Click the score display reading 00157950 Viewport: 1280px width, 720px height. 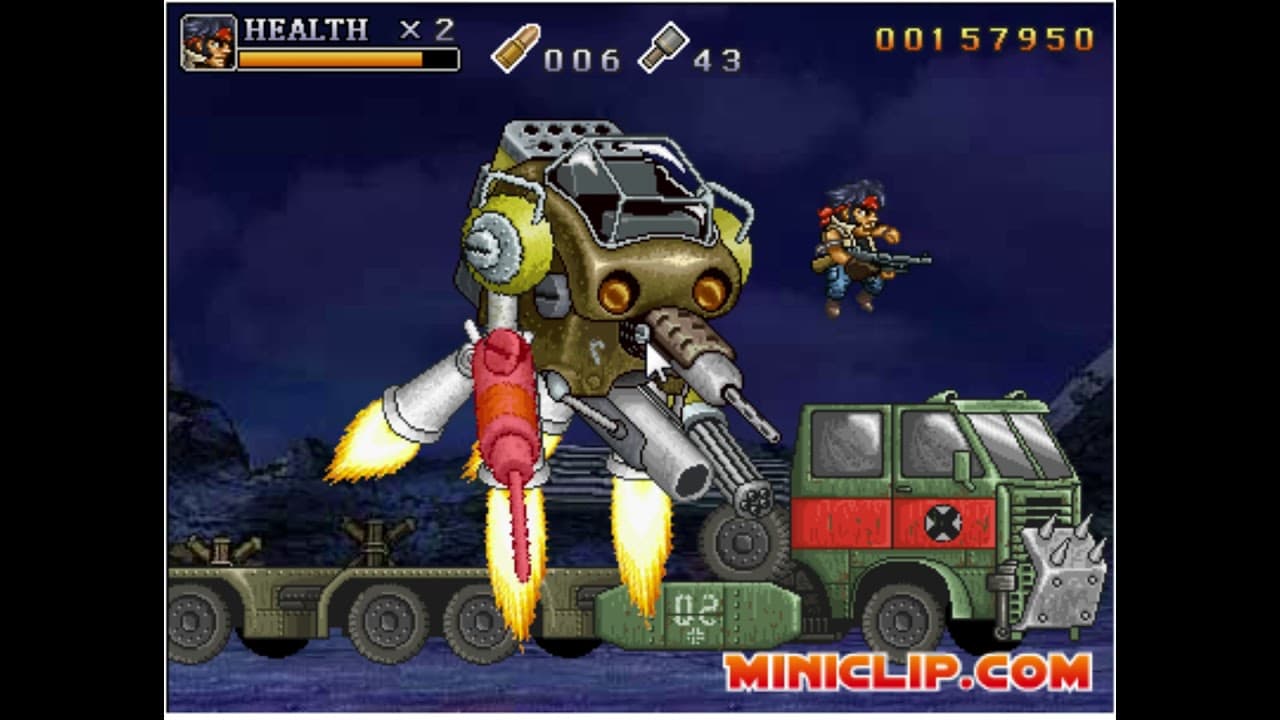985,38
